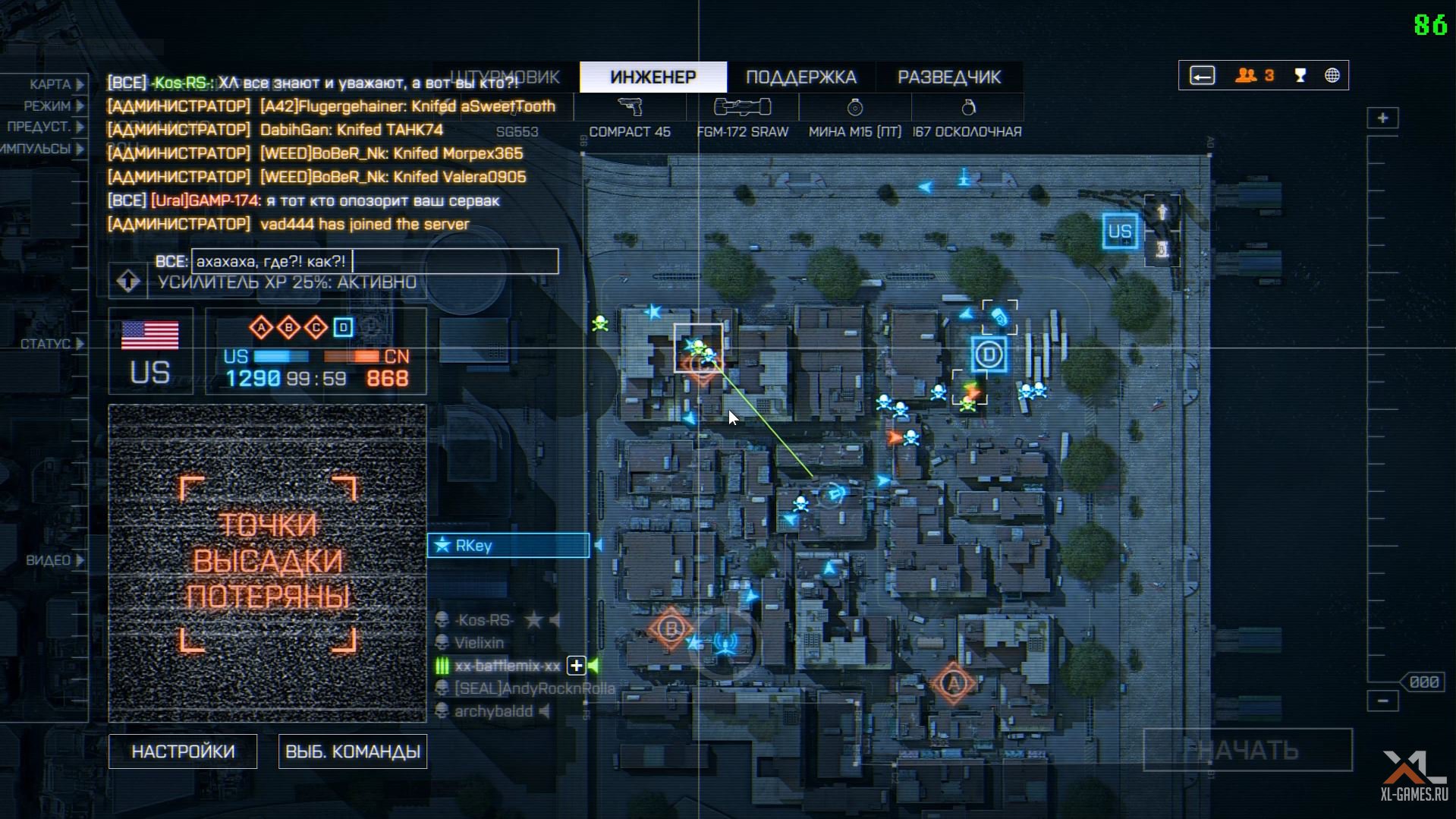
Task: Select the US base spawn point
Action: click(x=1120, y=232)
